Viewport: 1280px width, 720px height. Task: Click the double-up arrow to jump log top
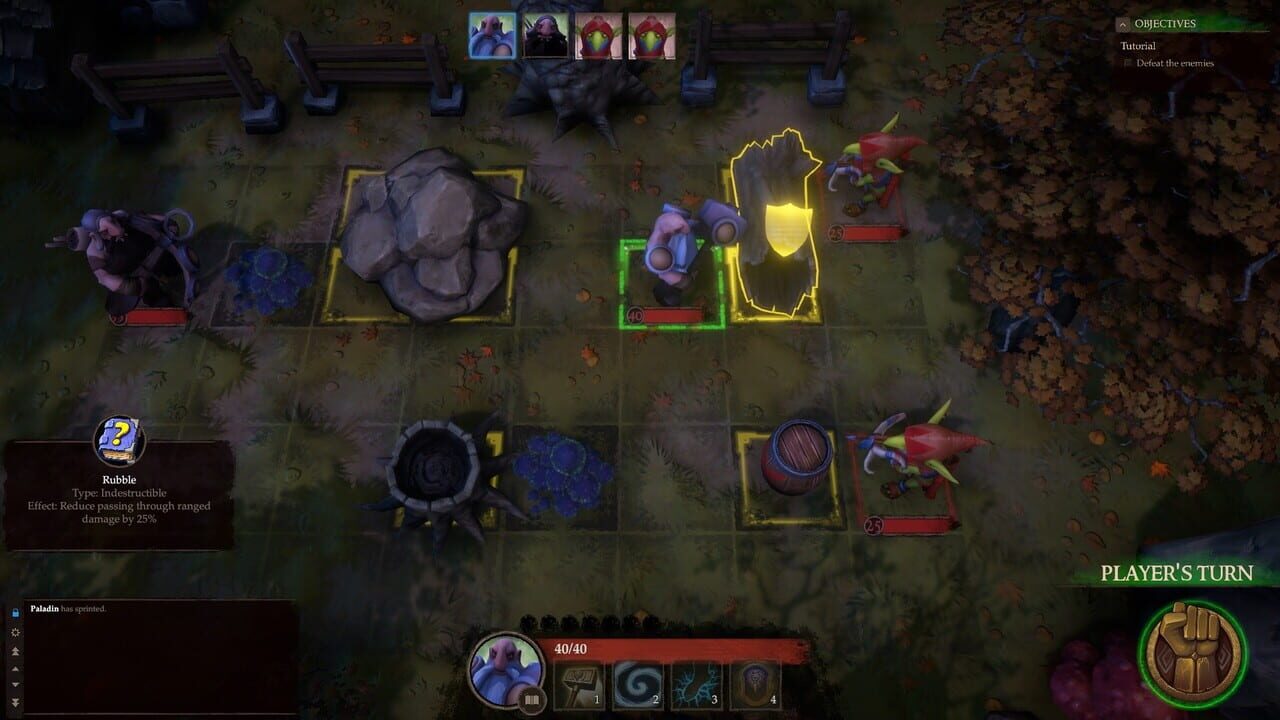coord(15,650)
